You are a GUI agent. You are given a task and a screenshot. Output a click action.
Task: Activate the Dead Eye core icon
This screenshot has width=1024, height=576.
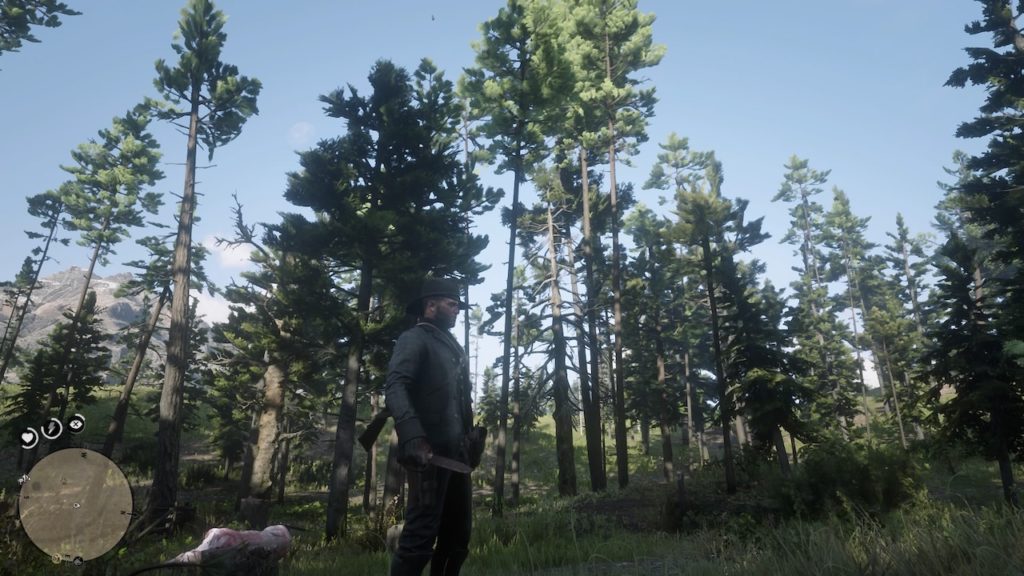coord(77,423)
